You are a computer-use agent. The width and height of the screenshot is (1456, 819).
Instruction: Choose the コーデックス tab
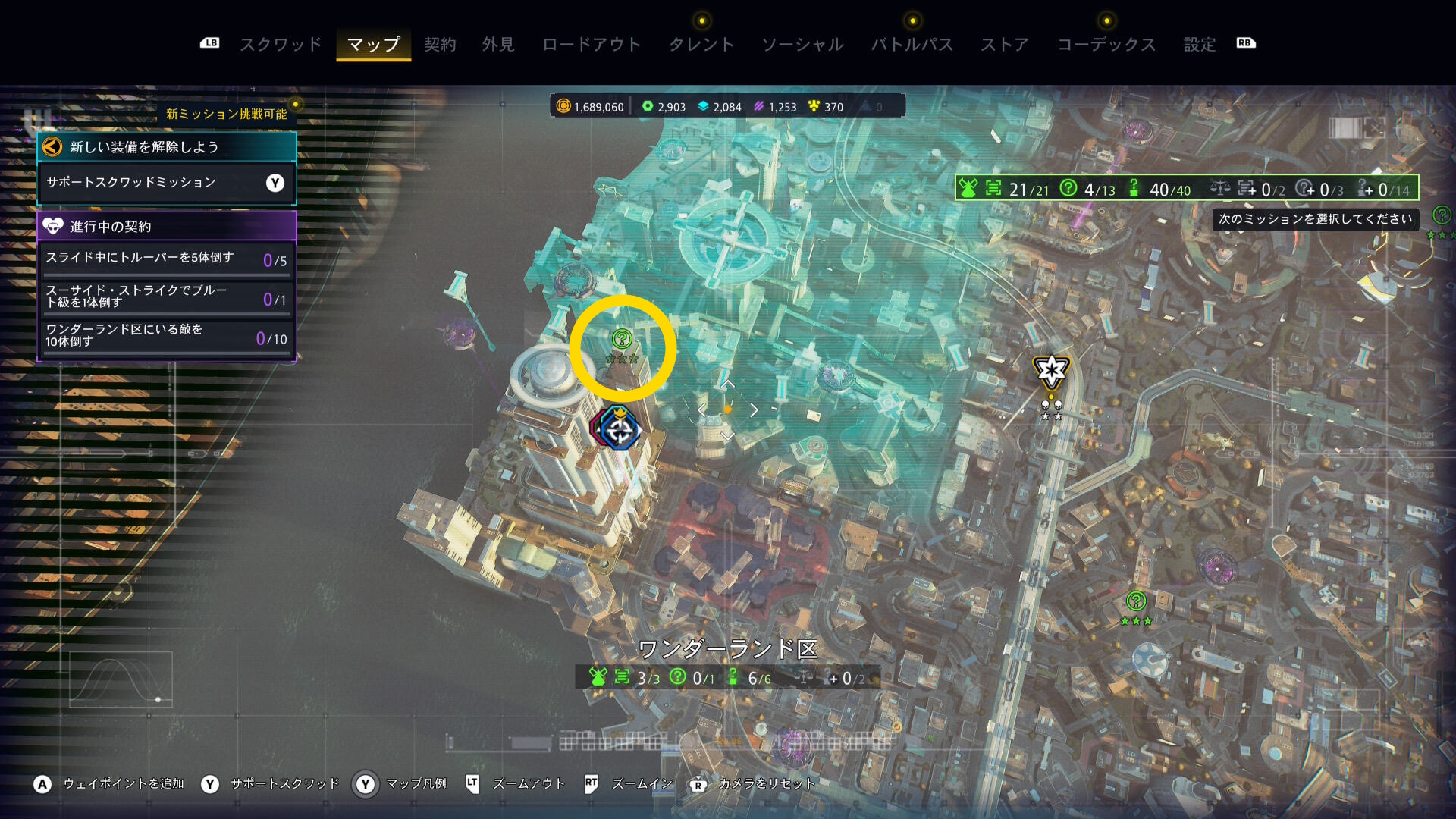click(x=1106, y=45)
